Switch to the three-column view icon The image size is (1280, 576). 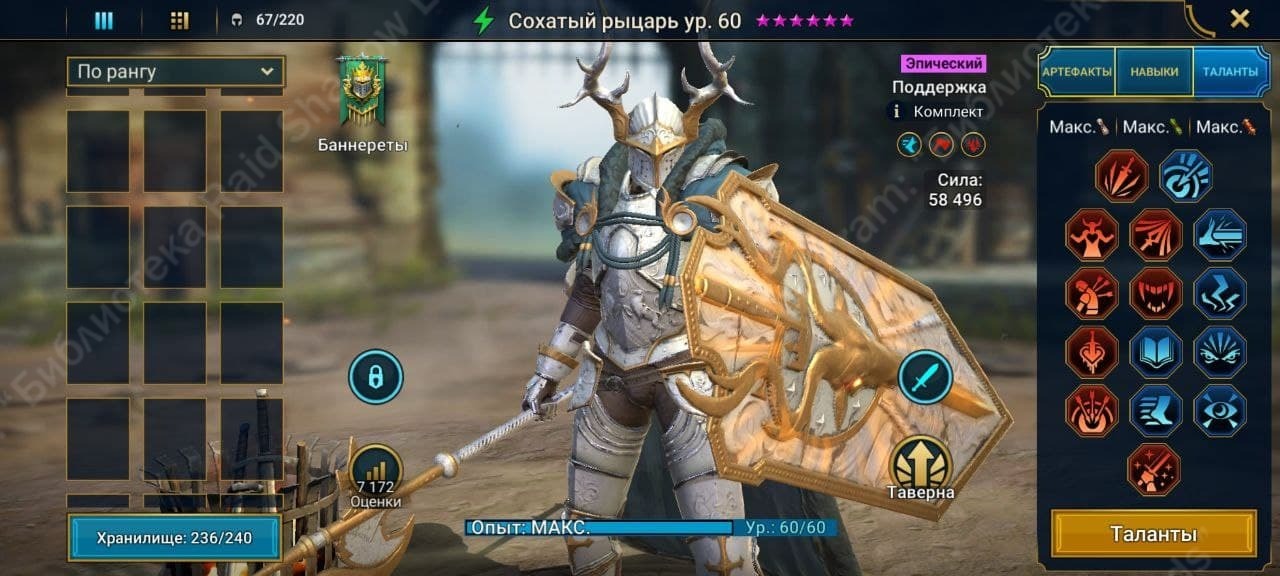pos(104,20)
